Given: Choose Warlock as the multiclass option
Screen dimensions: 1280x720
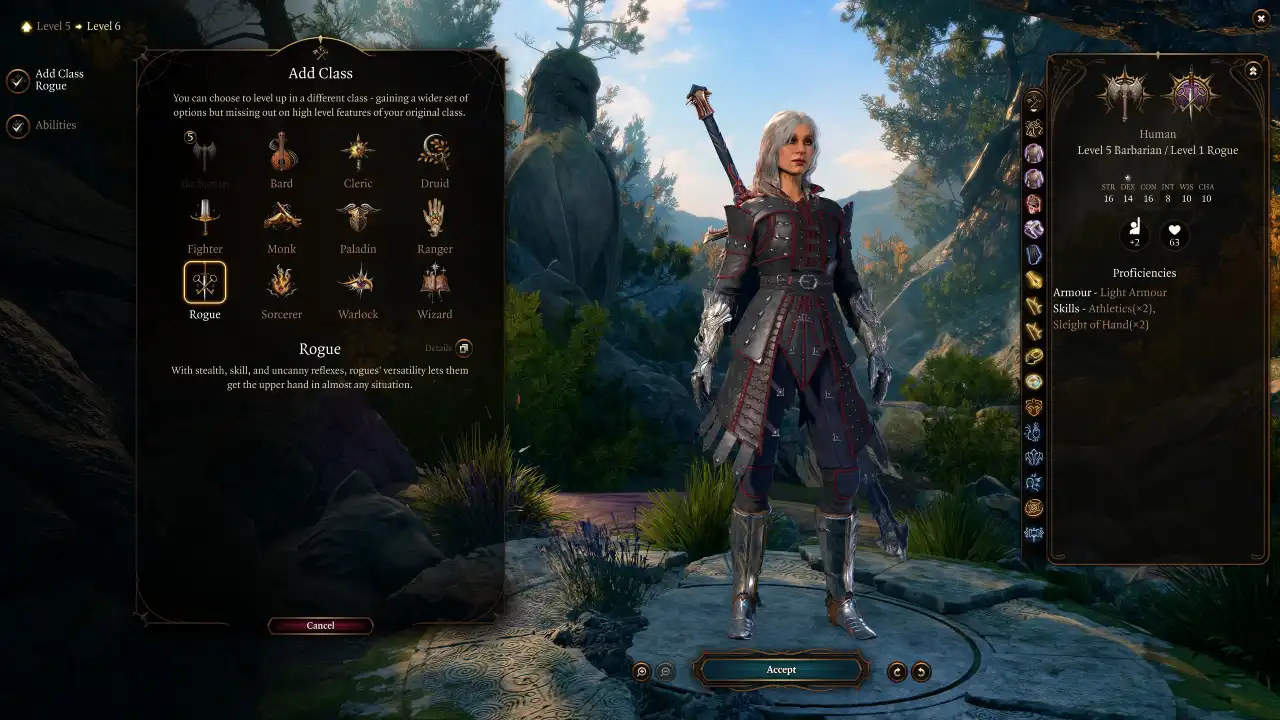Looking at the screenshot, I should 357,288.
